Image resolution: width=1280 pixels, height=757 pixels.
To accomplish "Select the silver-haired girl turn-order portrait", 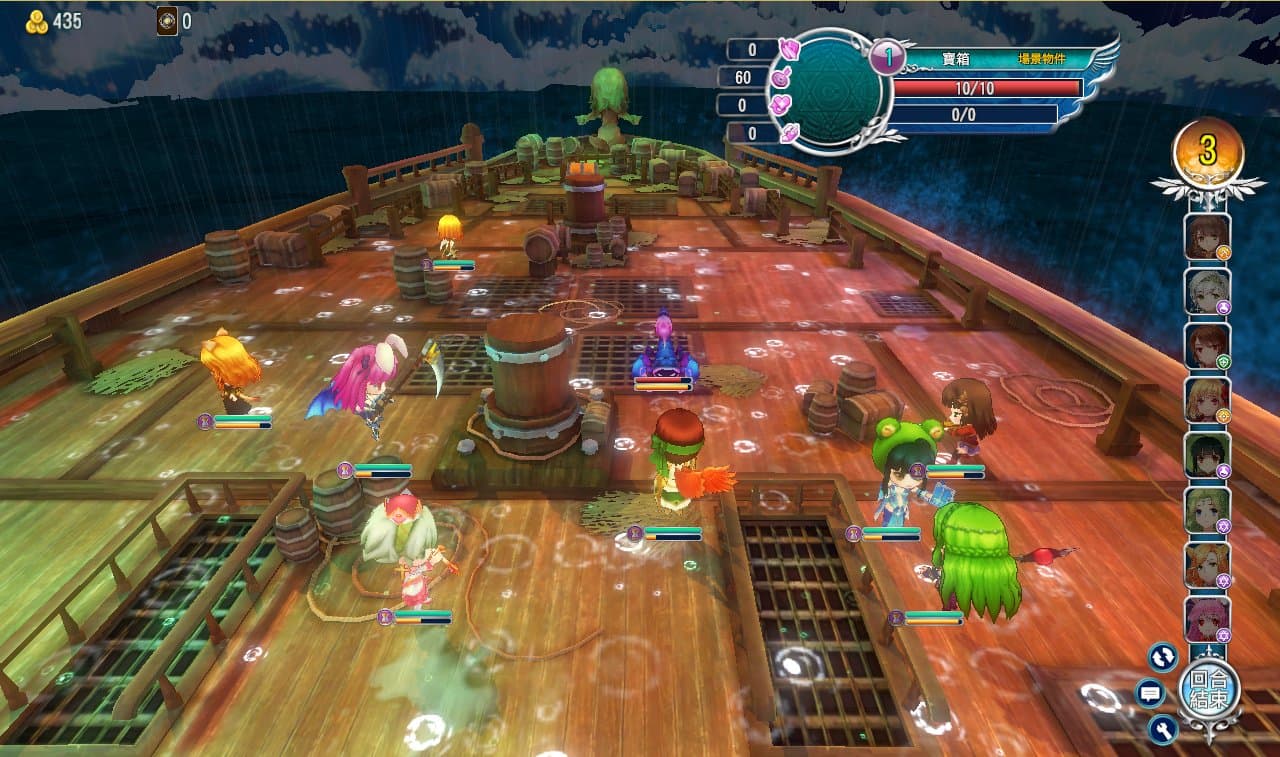I will [1207, 291].
